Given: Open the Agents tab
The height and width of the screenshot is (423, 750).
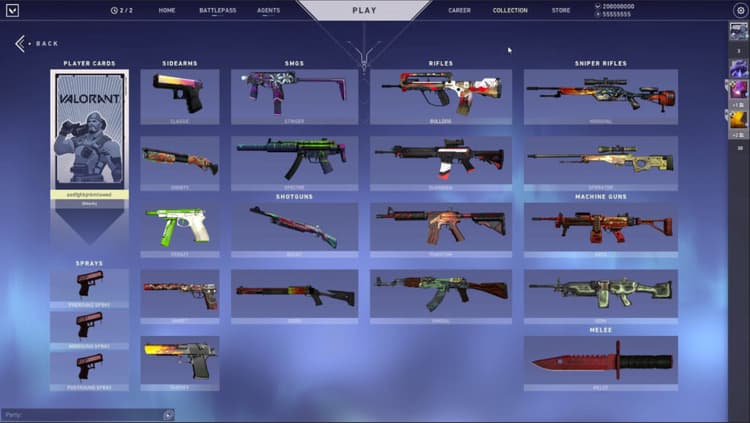Looking at the screenshot, I should [x=268, y=10].
